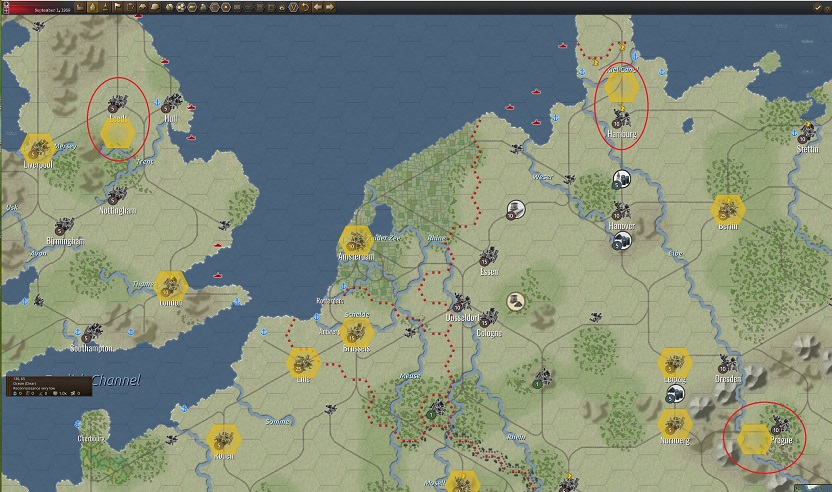832x492 pixels.
Task: Open the notepad icon in the toolbar
Action: (x=131, y=7)
